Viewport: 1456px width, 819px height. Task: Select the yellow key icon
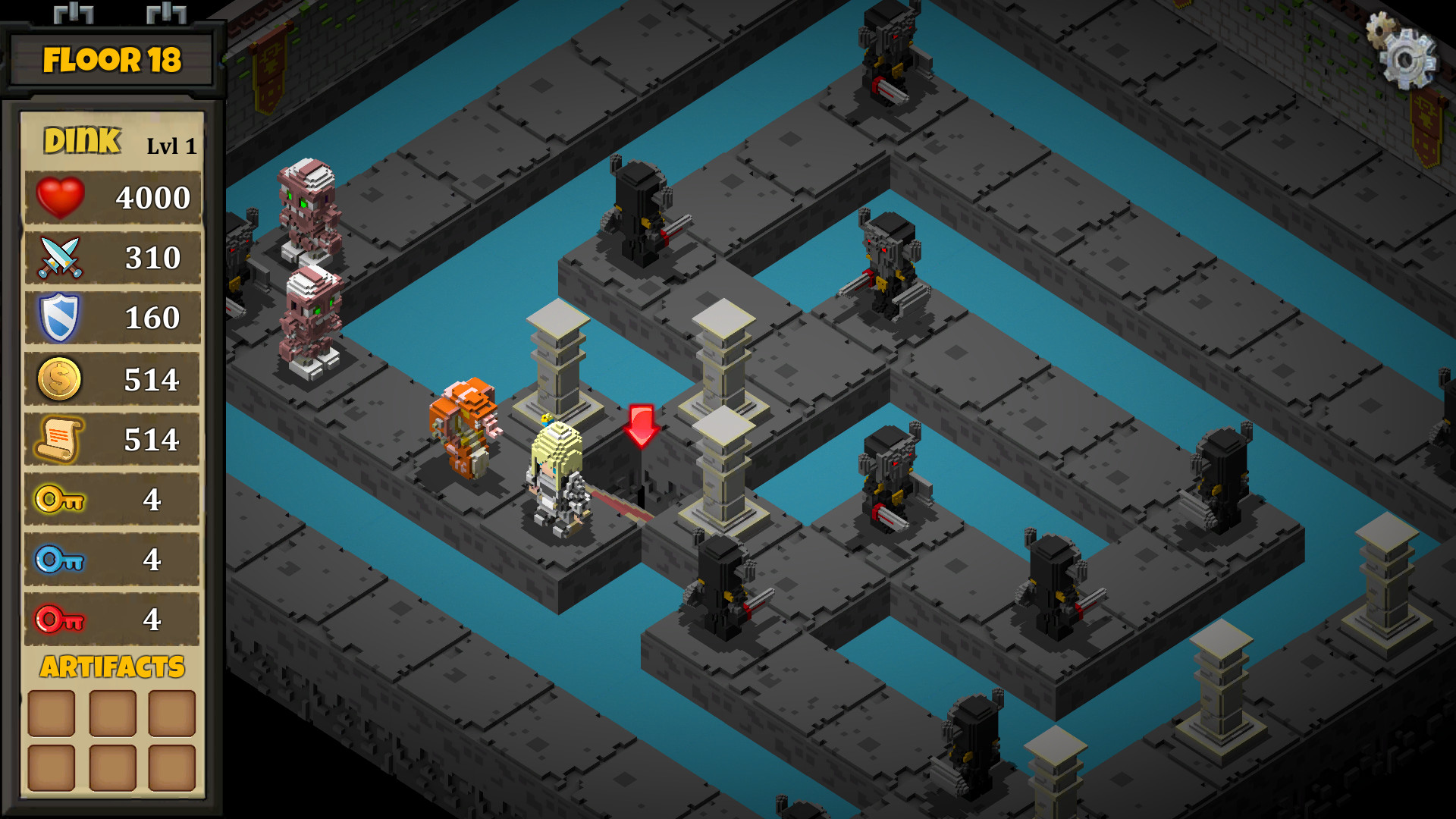click(59, 499)
